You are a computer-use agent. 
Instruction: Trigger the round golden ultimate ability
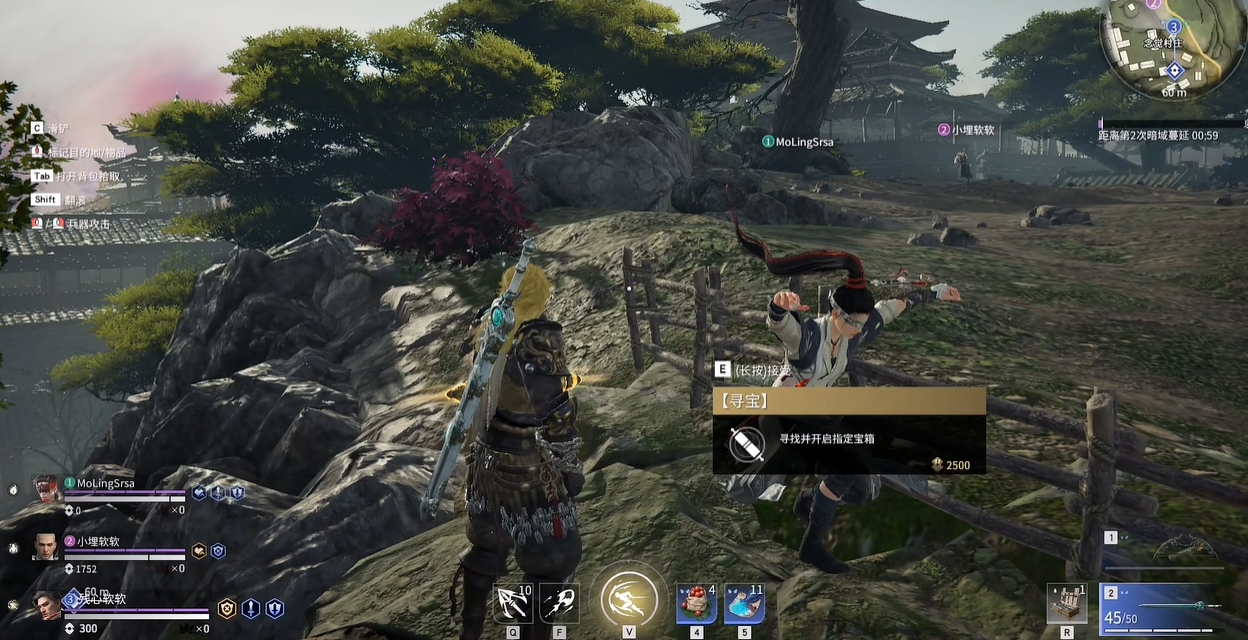click(x=629, y=600)
